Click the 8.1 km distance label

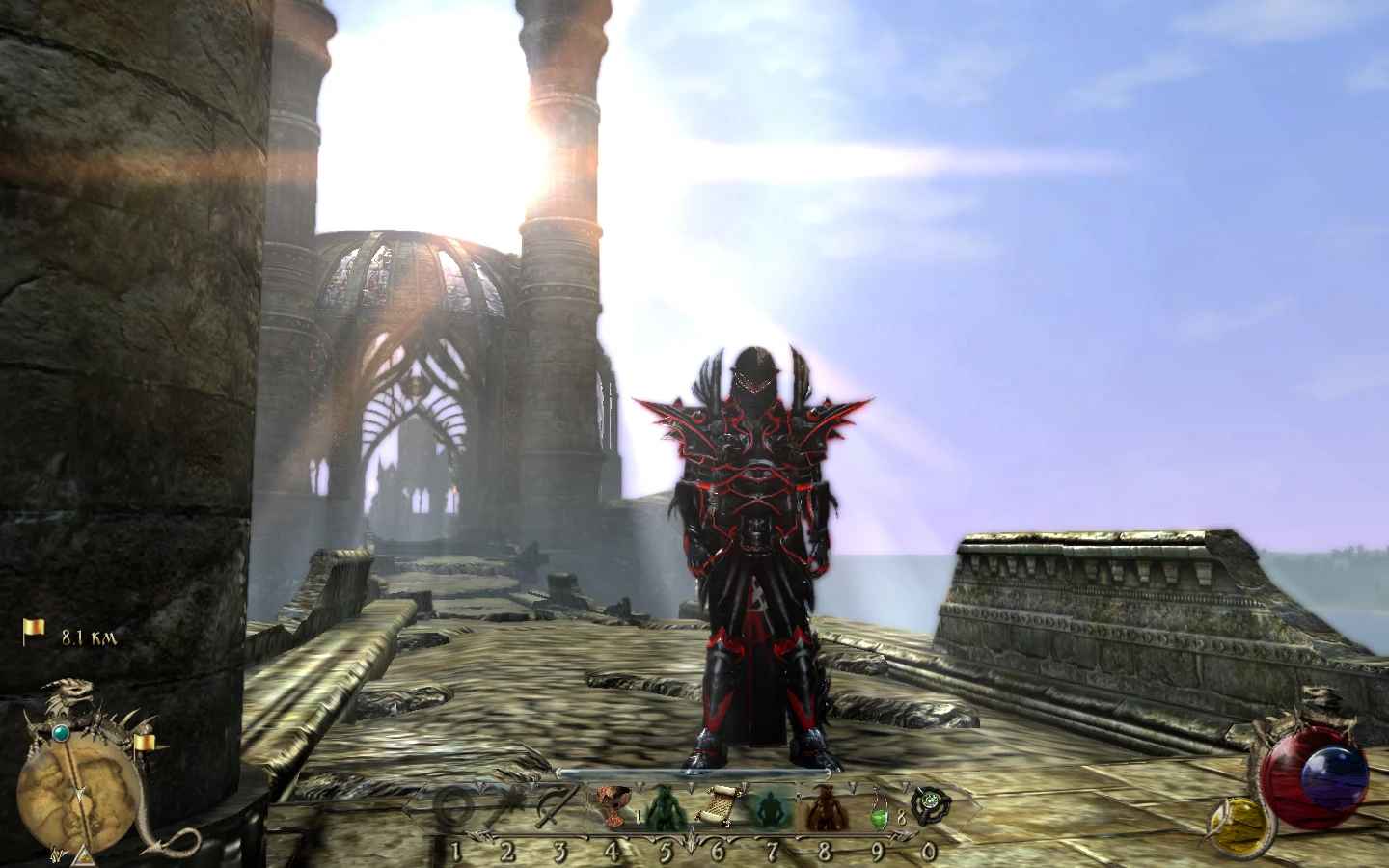[87, 637]
